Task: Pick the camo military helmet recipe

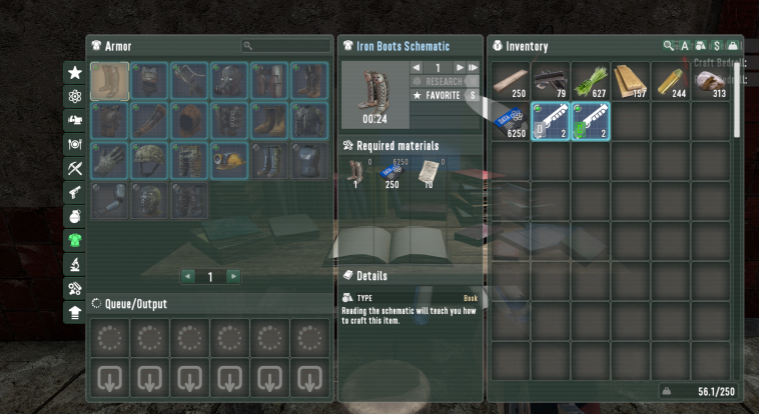Action: pyautogui.click(x=150, y=160)
